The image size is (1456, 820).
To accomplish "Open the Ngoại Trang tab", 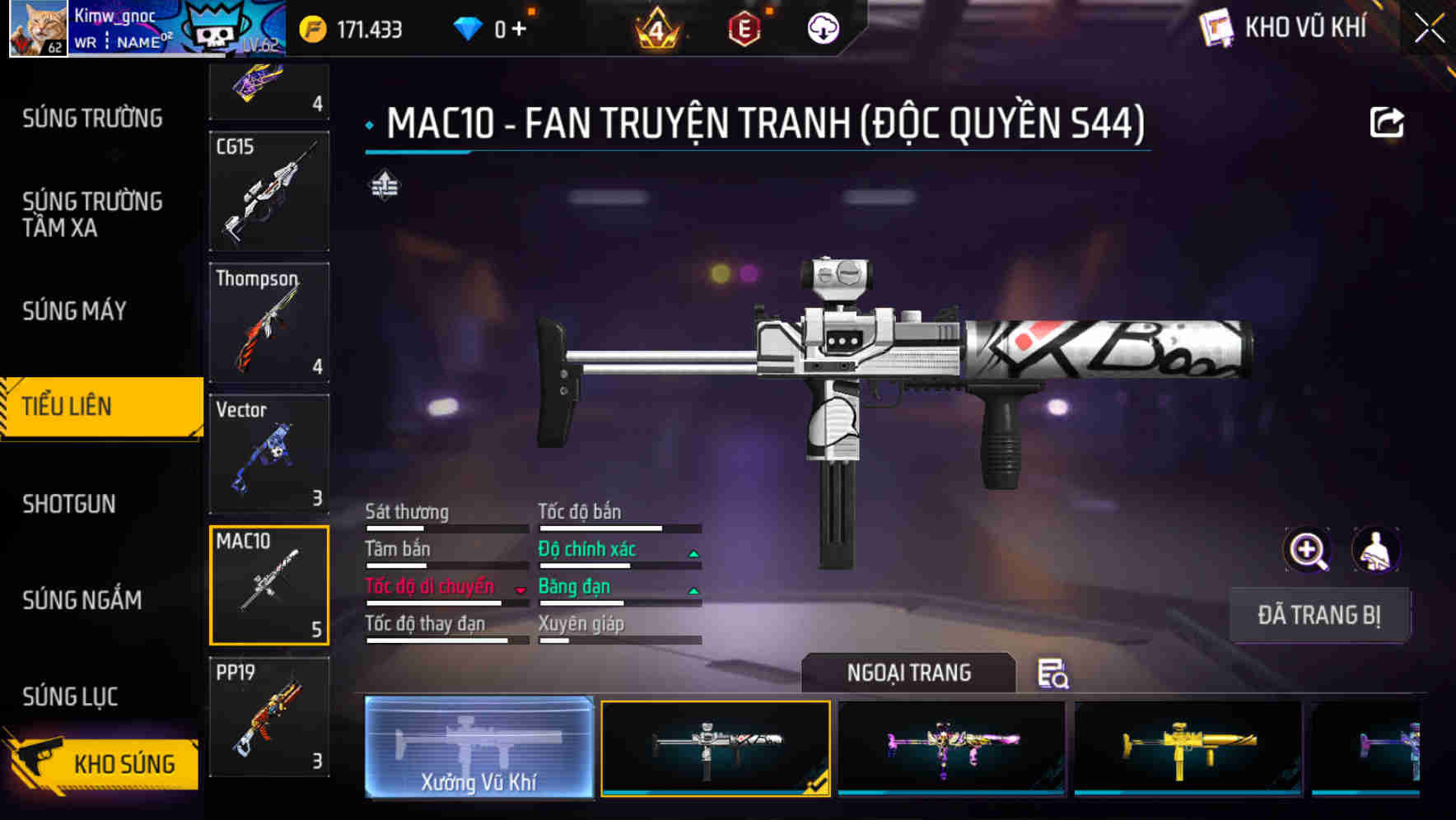I will pyautogui.click(x=908, y=673).
